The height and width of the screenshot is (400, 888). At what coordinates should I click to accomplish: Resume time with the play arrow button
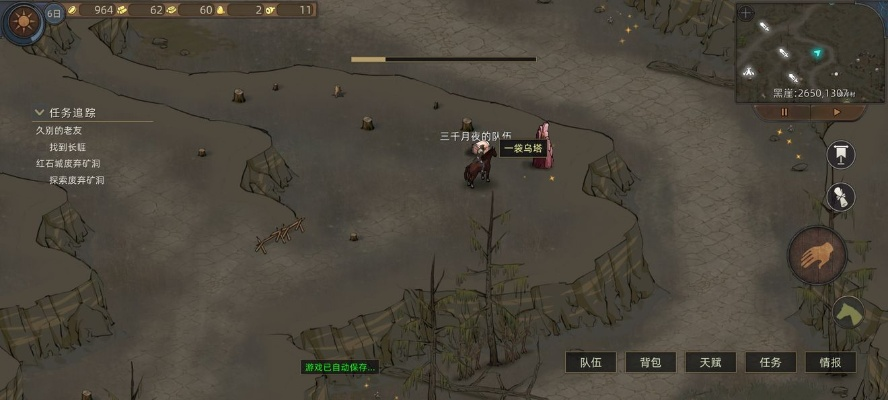(x=837, y=112)
